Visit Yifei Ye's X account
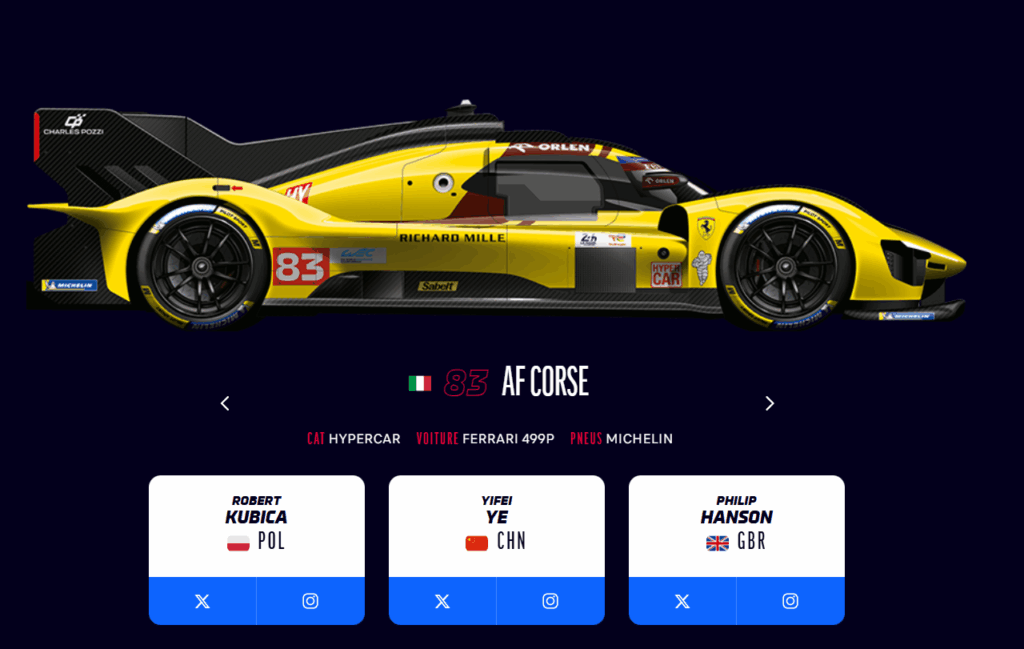 click(442, 601)
